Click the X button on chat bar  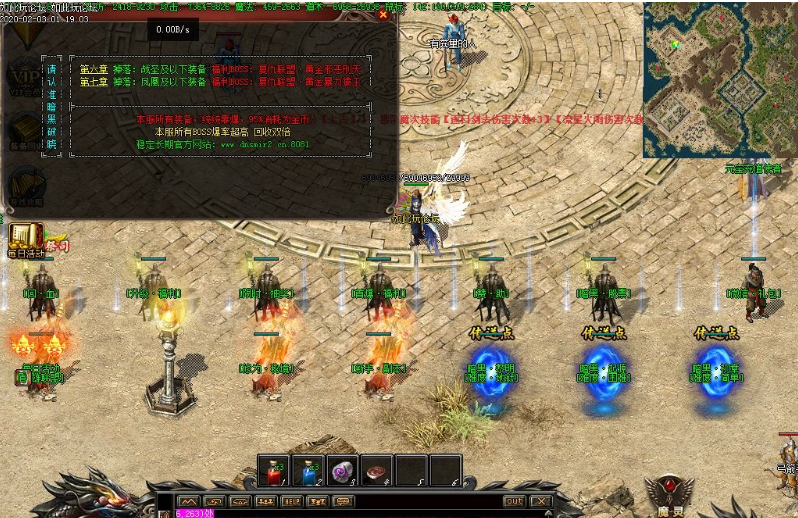tap(540, 501)
